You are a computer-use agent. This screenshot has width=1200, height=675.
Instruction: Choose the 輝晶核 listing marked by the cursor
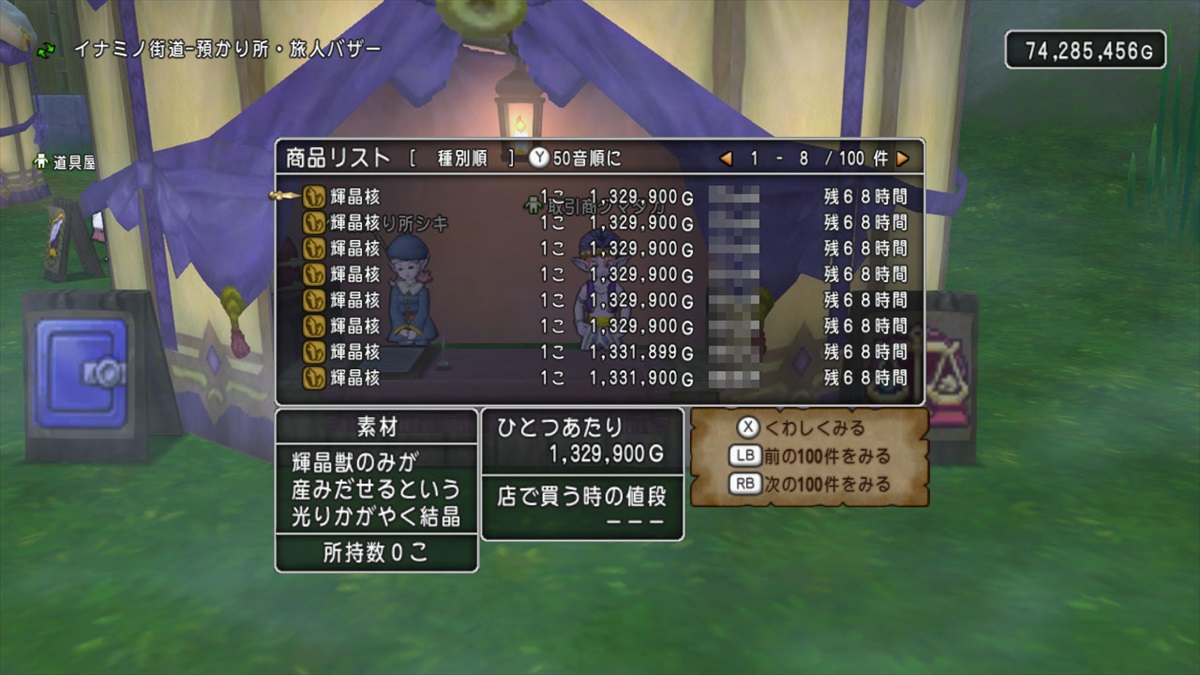(x=600, y=197)
